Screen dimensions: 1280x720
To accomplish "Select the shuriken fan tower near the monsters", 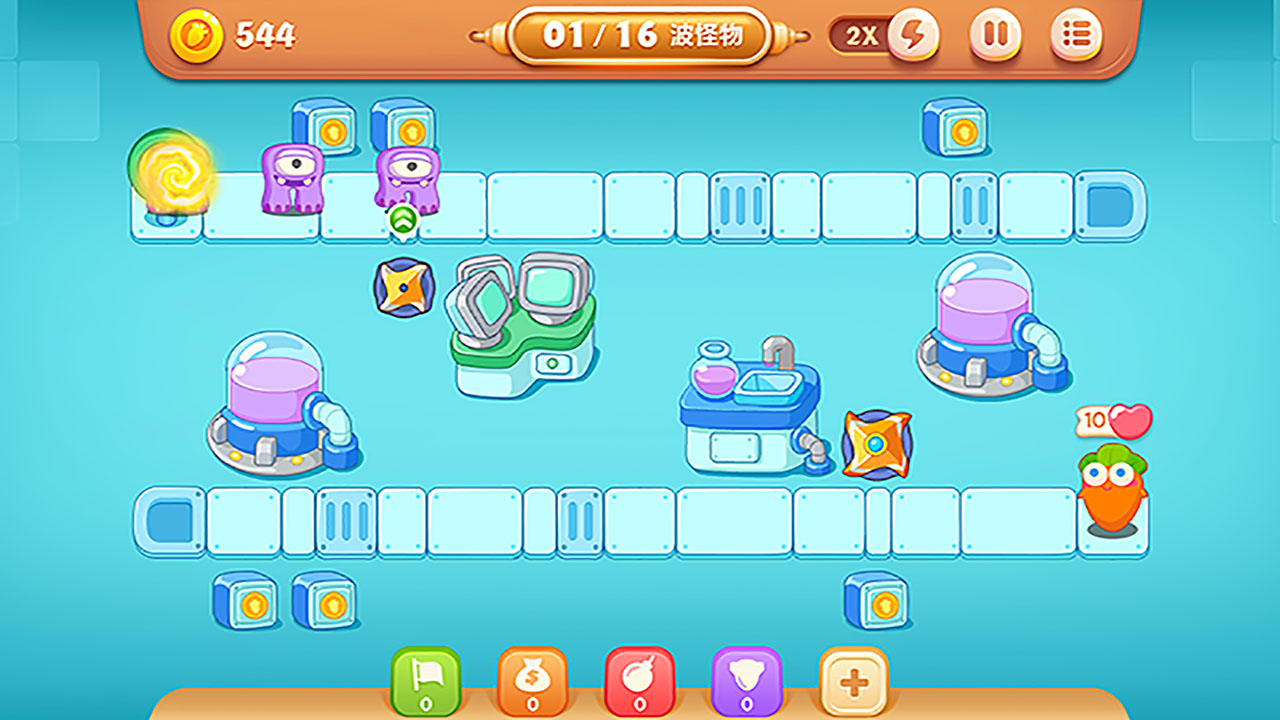I will (x=406, y=288).
